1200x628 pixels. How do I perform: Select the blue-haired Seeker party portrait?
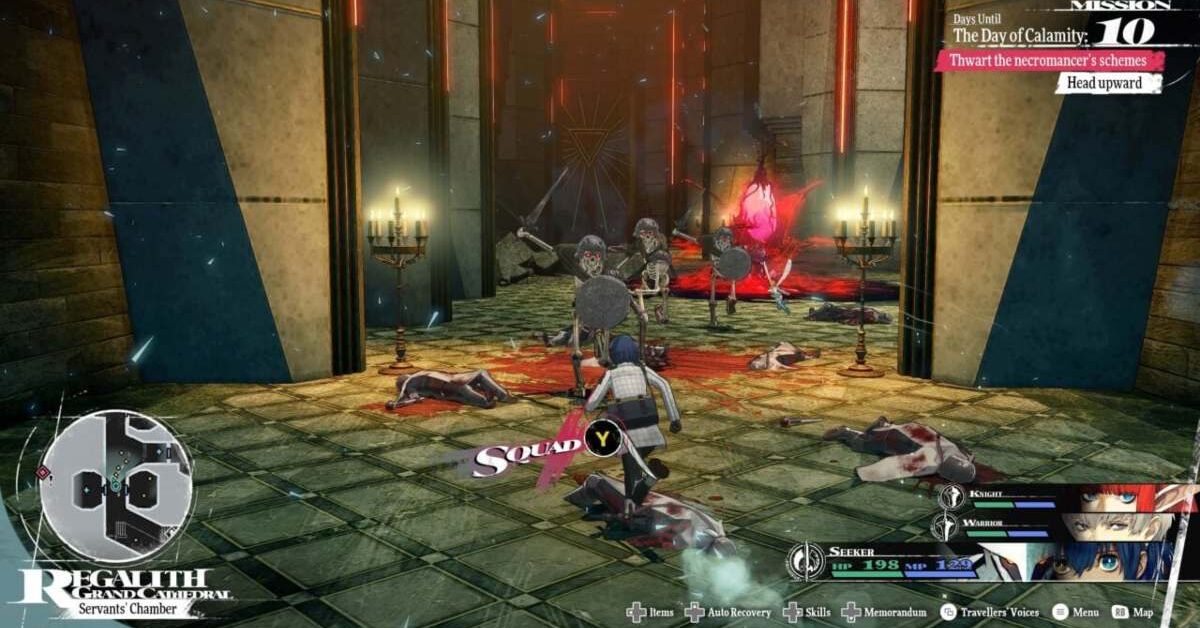pyautogui.click(x=1100, y=561)
